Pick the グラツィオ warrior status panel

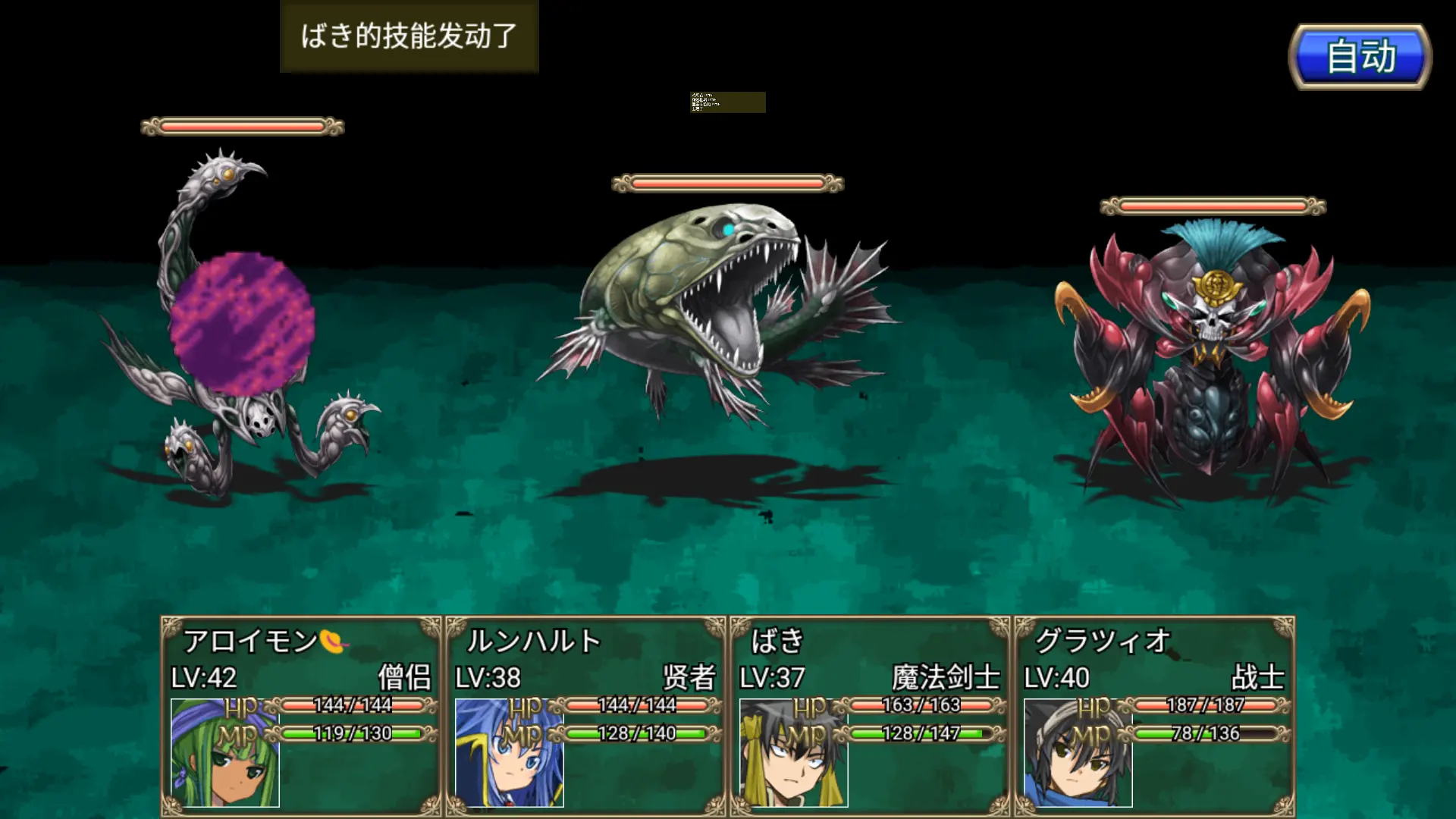point(1154,716)
